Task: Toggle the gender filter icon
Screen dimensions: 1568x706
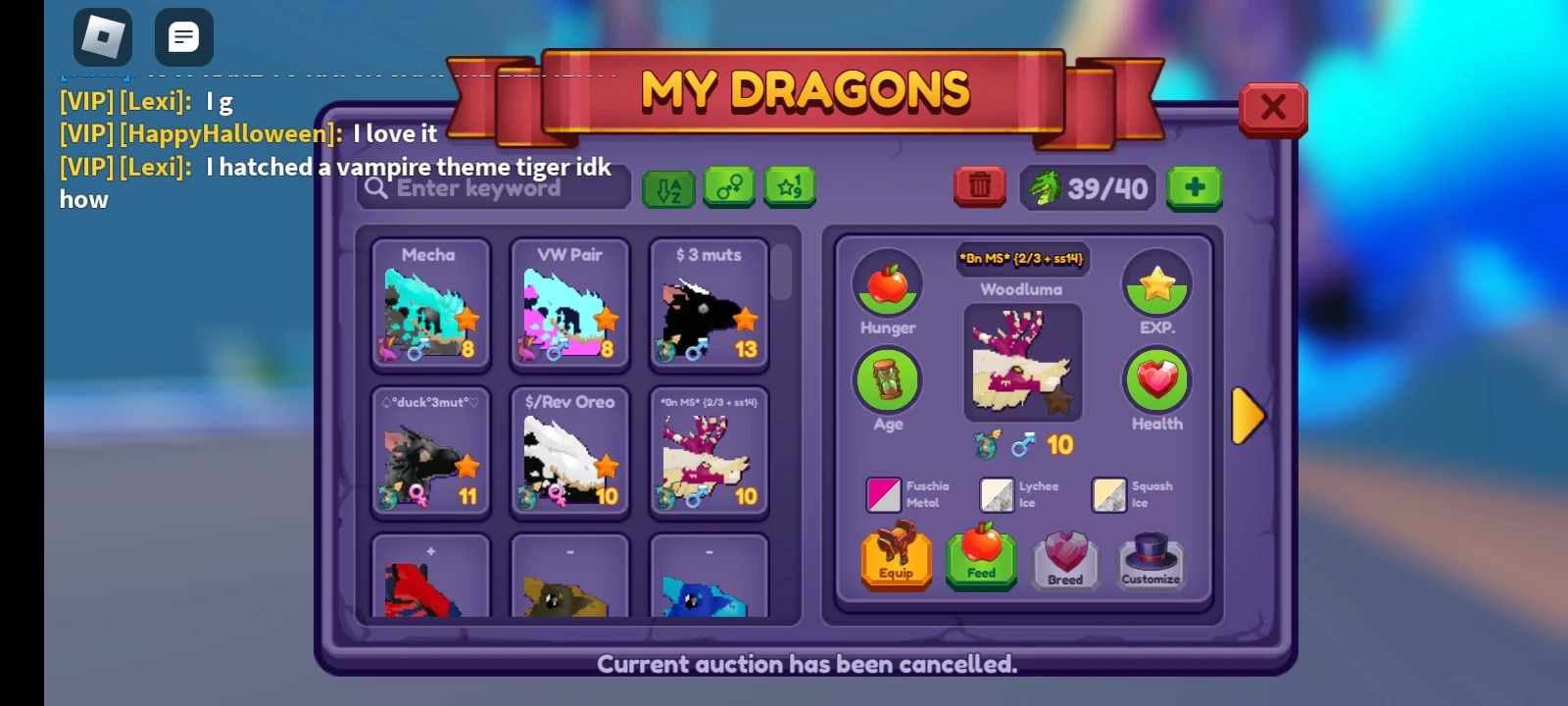Action: (x=729, y=187)
